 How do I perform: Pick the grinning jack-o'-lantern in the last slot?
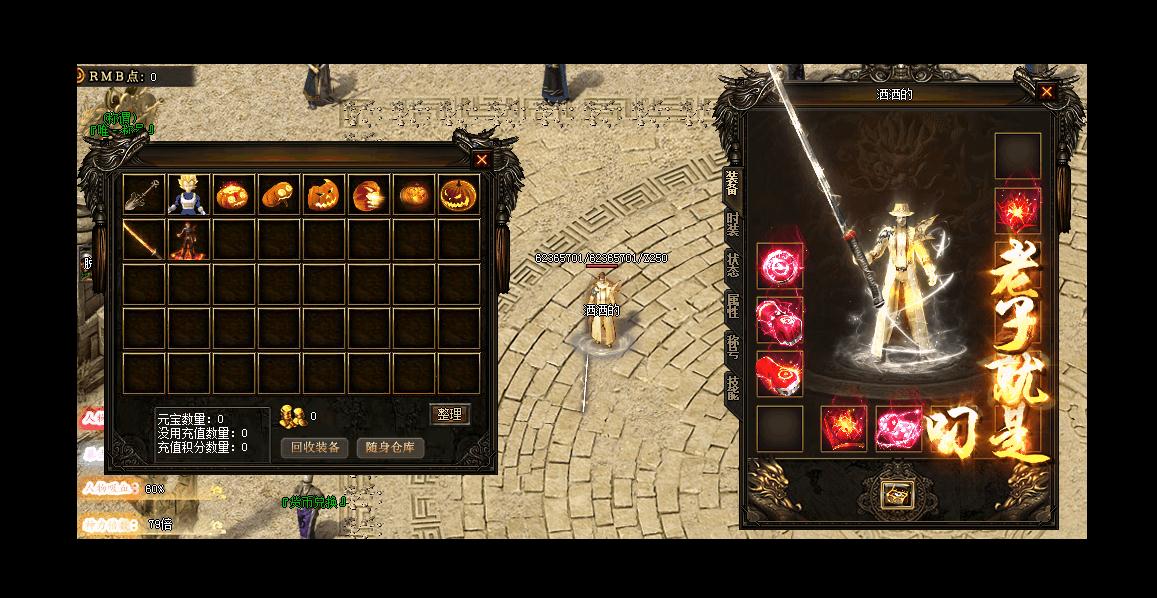pyautogui.click(x=458, y=194)
